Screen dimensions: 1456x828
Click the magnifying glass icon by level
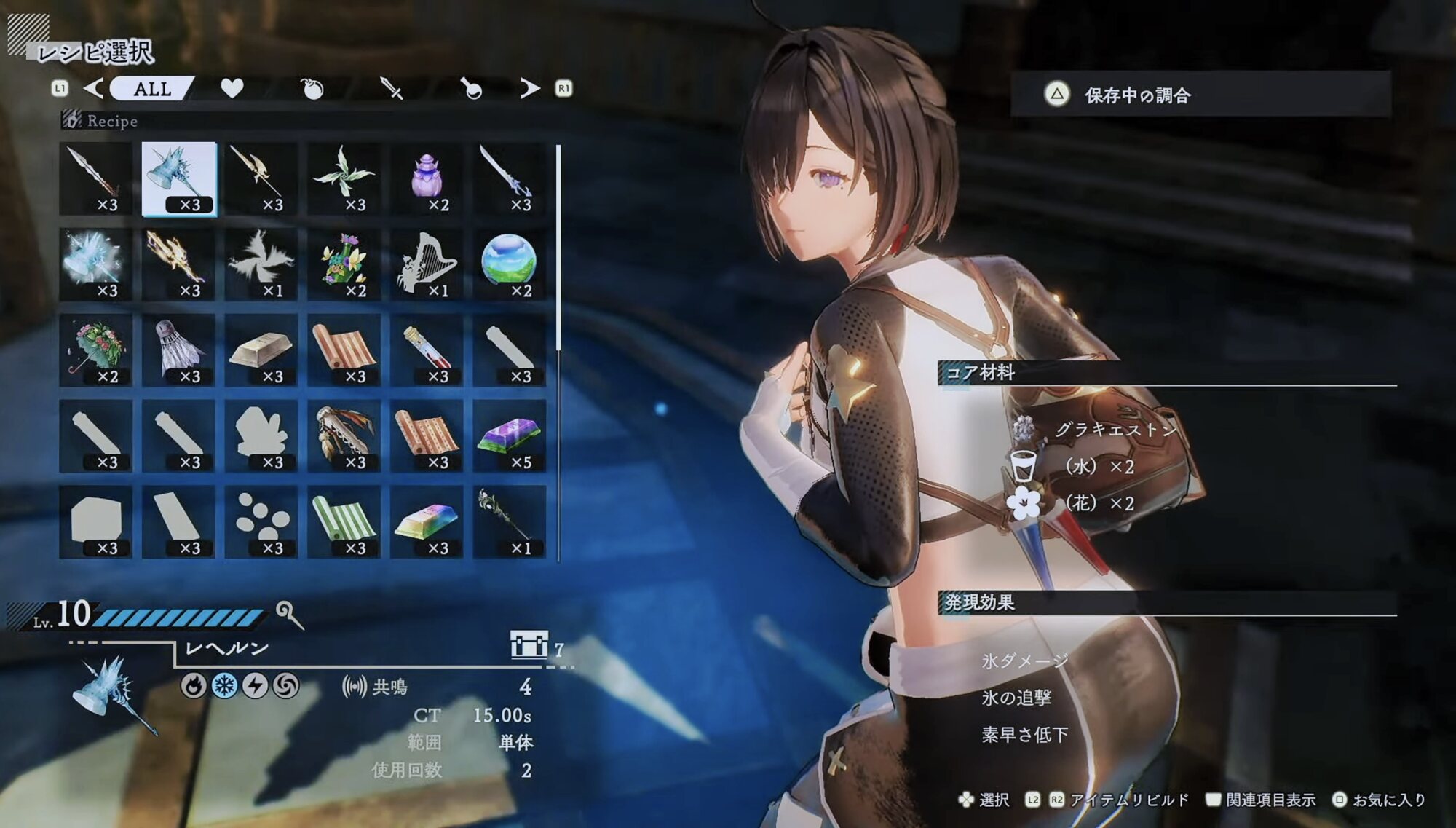(289, 615)
